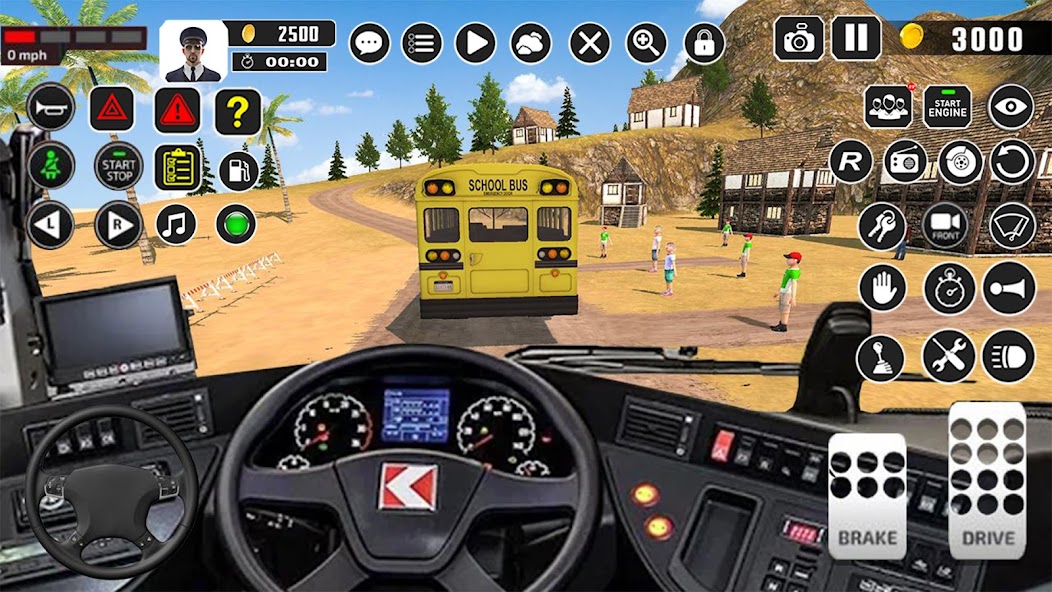
Task: Toggle the music note button
Action: [177, 224]
